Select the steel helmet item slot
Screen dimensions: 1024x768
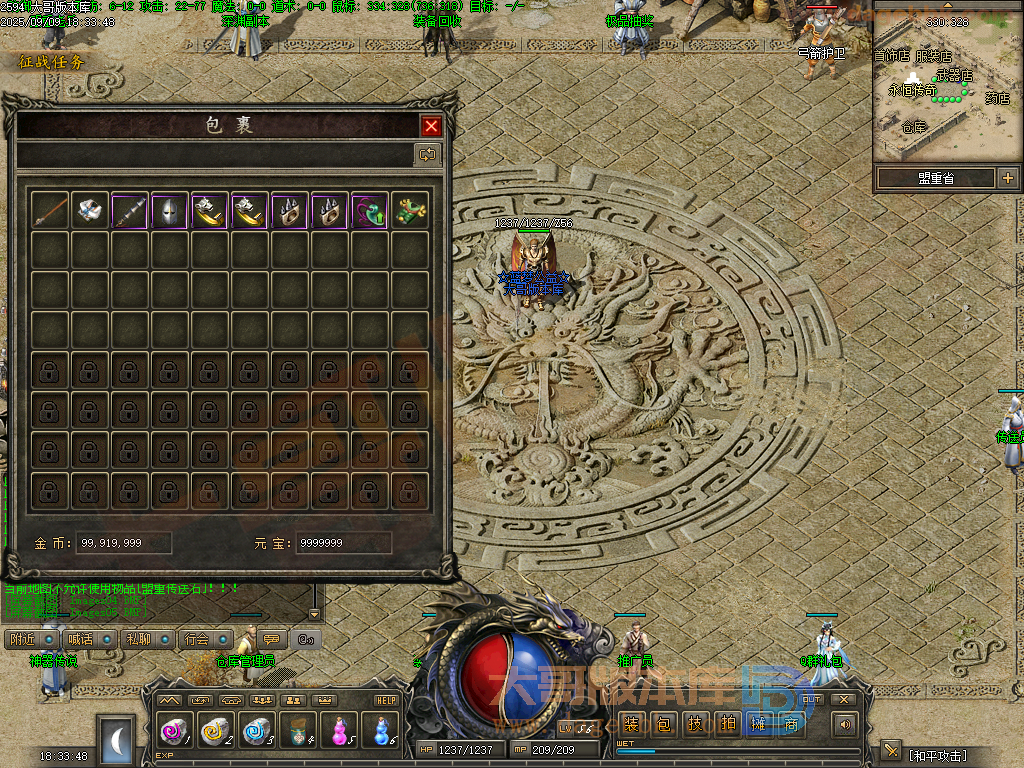click(170, 210)
